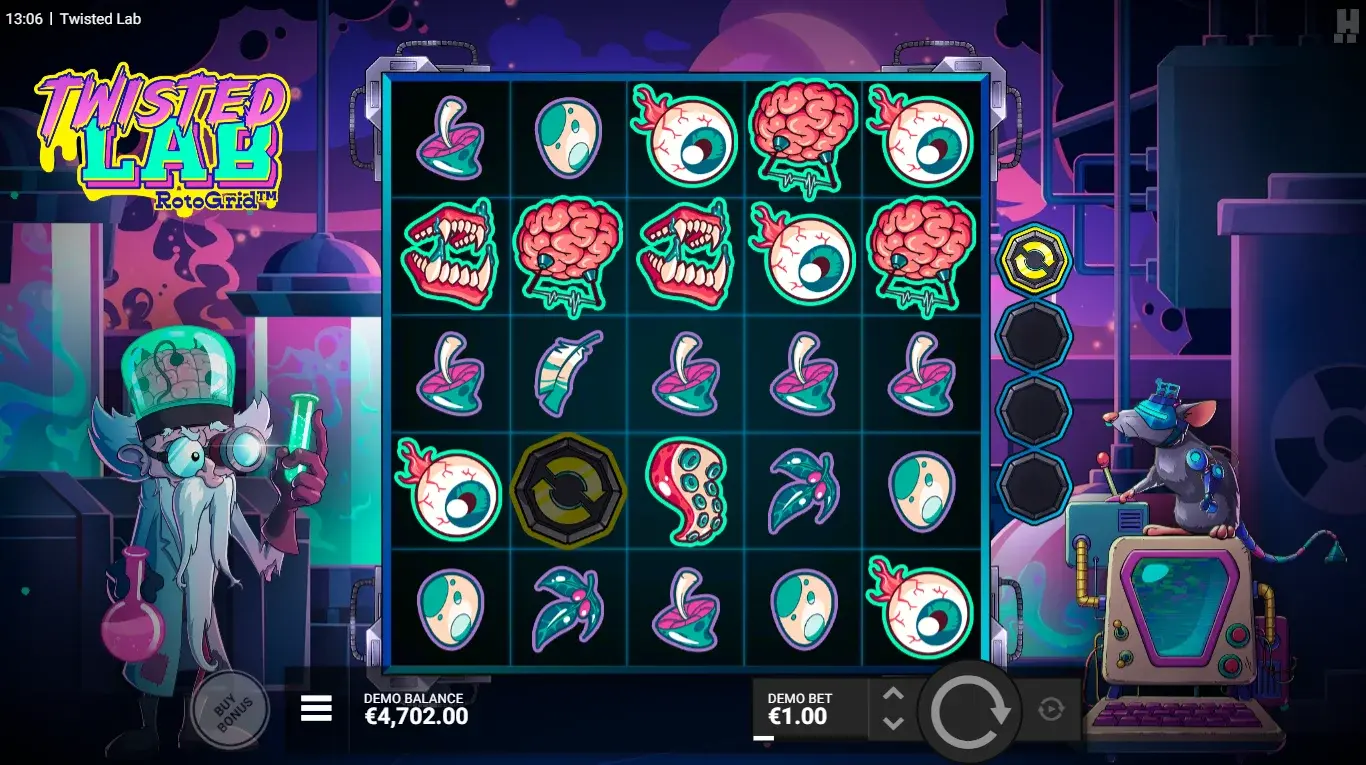This screenshot has width=1366, height=765.
Task: Increase the bet with the up arrow
Action: (x=893, y=695)
